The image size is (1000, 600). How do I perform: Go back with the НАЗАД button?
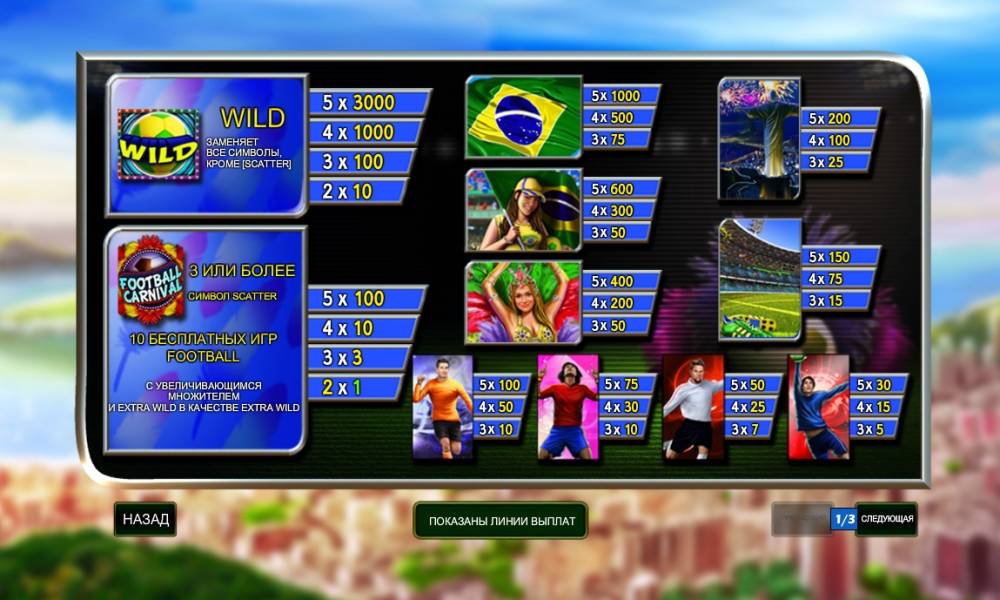pos(145,520)
